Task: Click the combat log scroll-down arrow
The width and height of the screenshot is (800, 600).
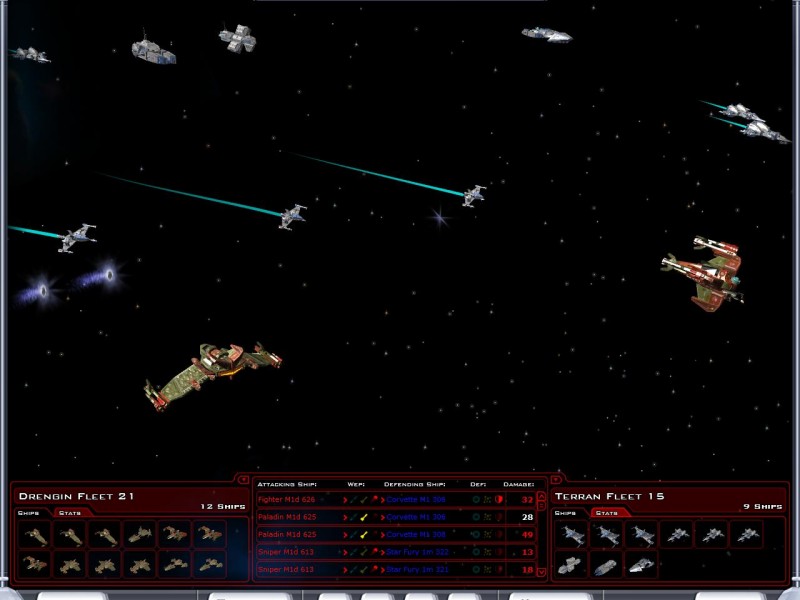Action: [542, 572]
